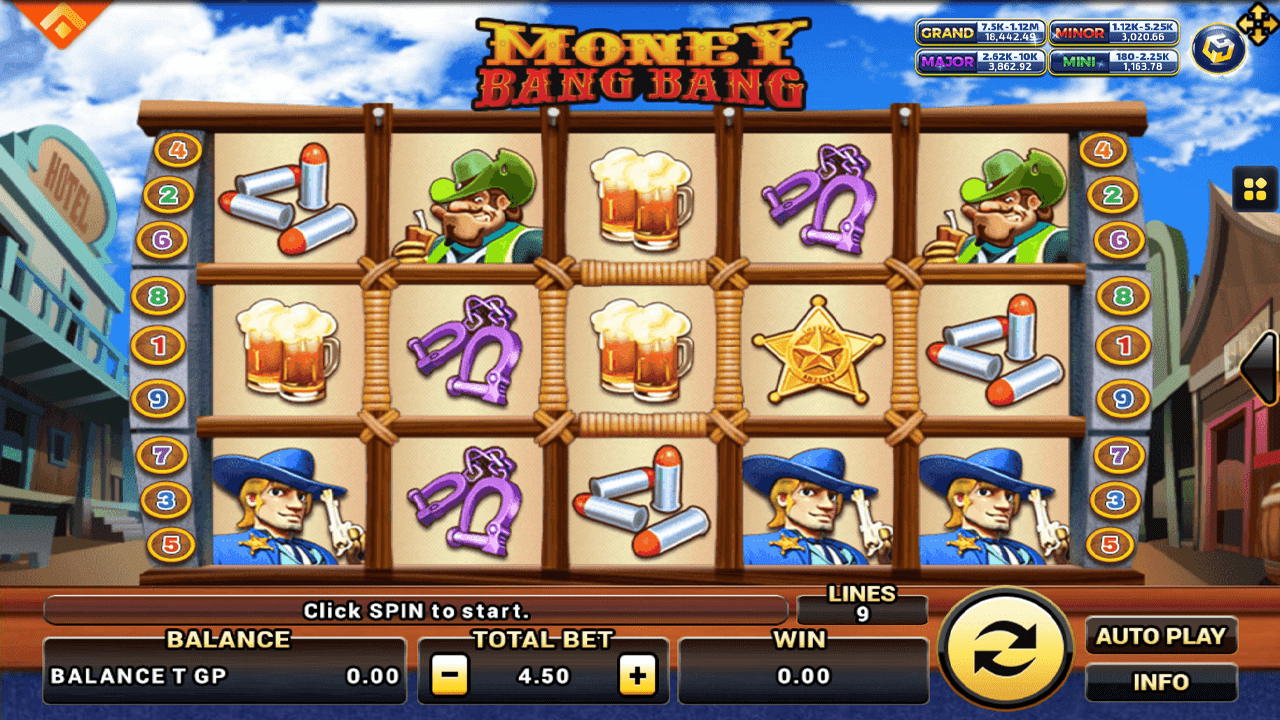Click the orange logo in top-left corner
Screen dimensions: 1280x720
coord(62,20)
